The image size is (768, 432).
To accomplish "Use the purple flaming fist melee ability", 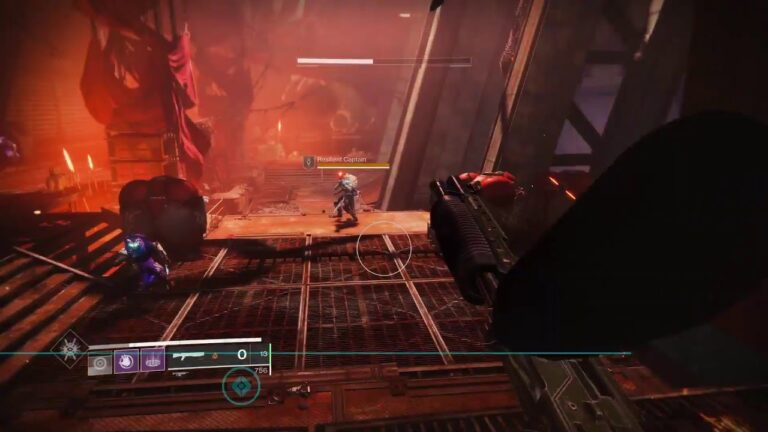I will point(126,361).
